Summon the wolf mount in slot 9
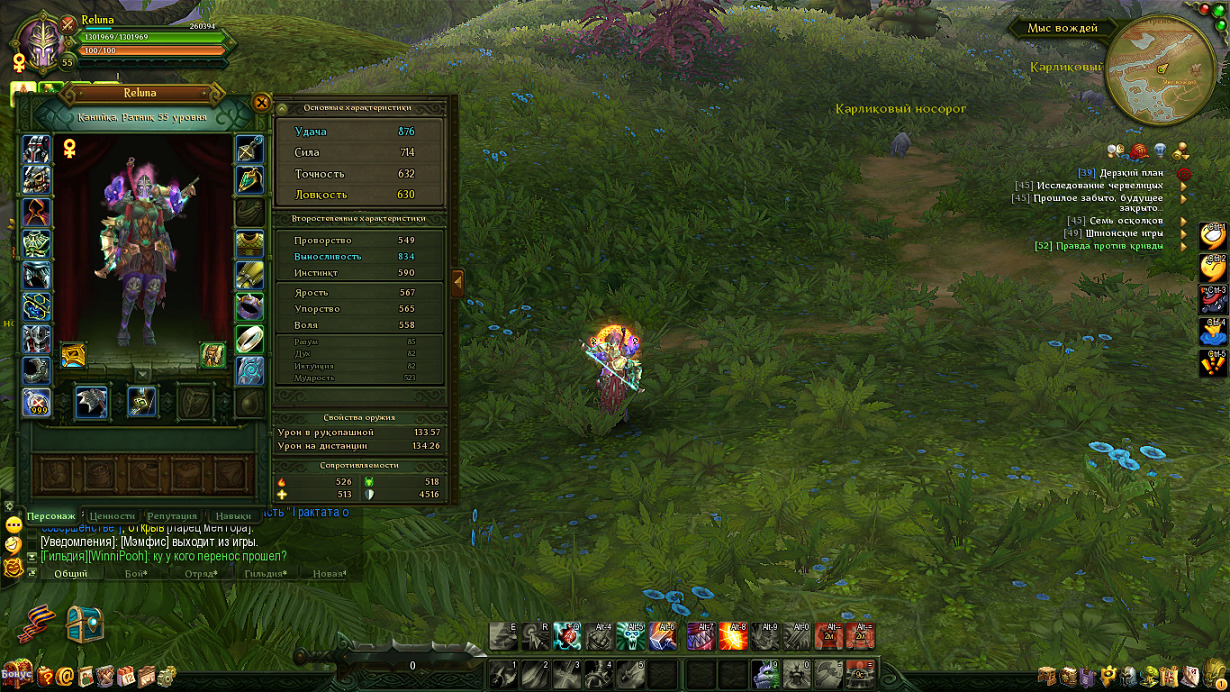Screen dimensions: 1230x692 pyautogui.click(x=765, y=673)
